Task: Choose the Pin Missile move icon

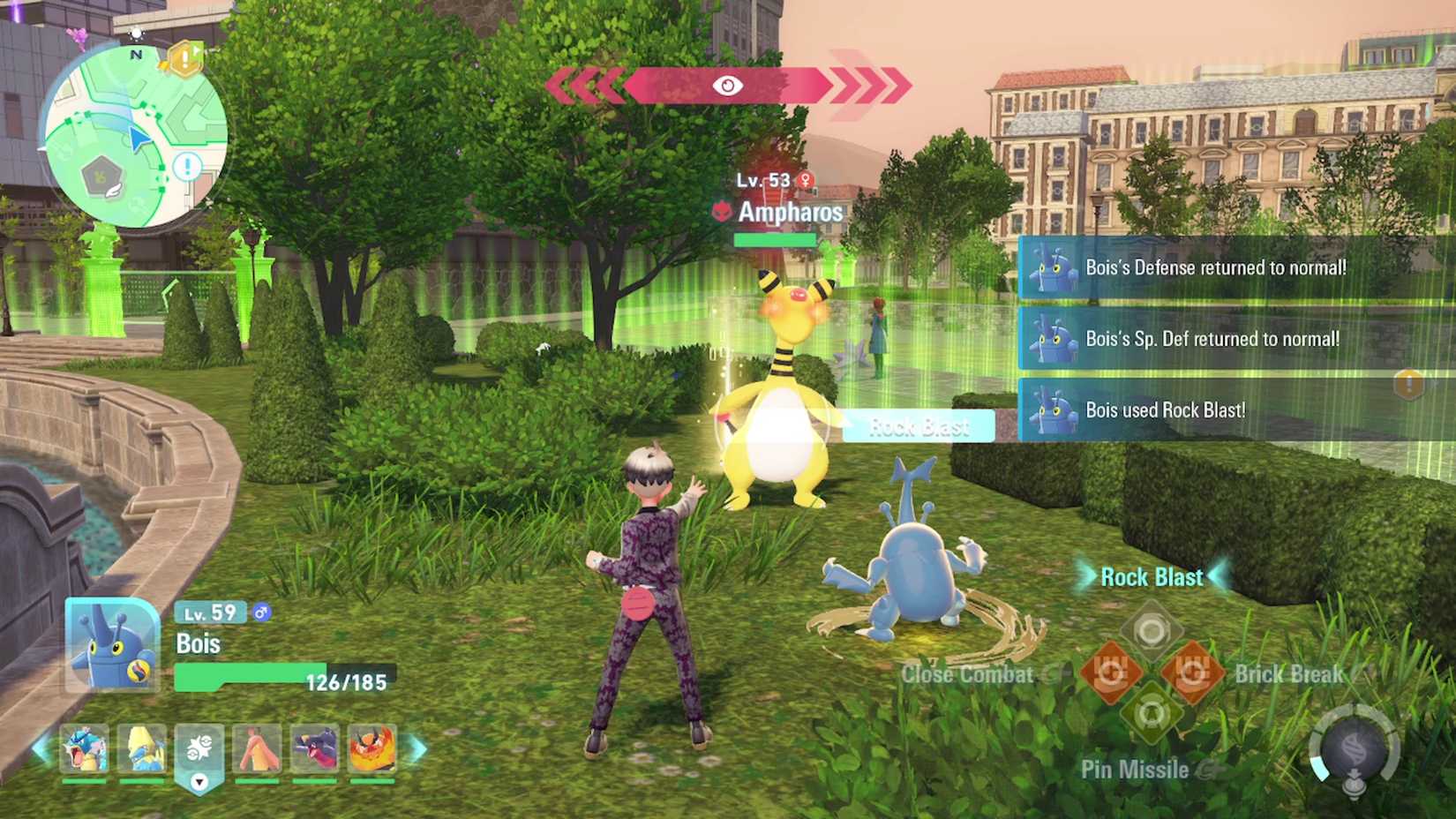Action: coord(1152,715)
